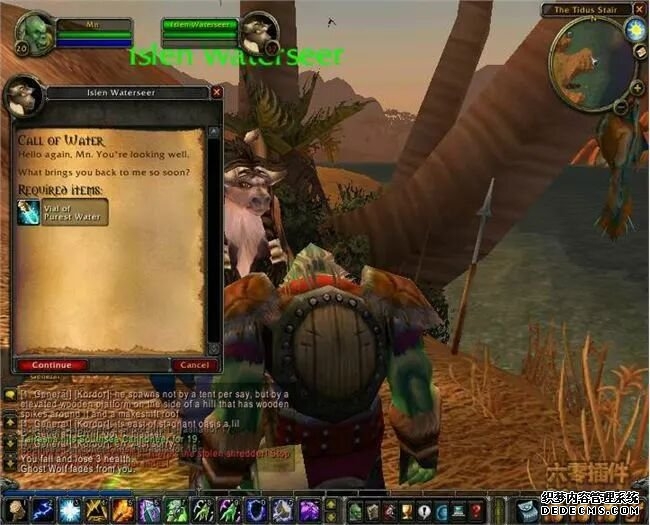This screenshot has width=650, height=525.
Task: Close the minimap using its X button
Action: [639, 9]
